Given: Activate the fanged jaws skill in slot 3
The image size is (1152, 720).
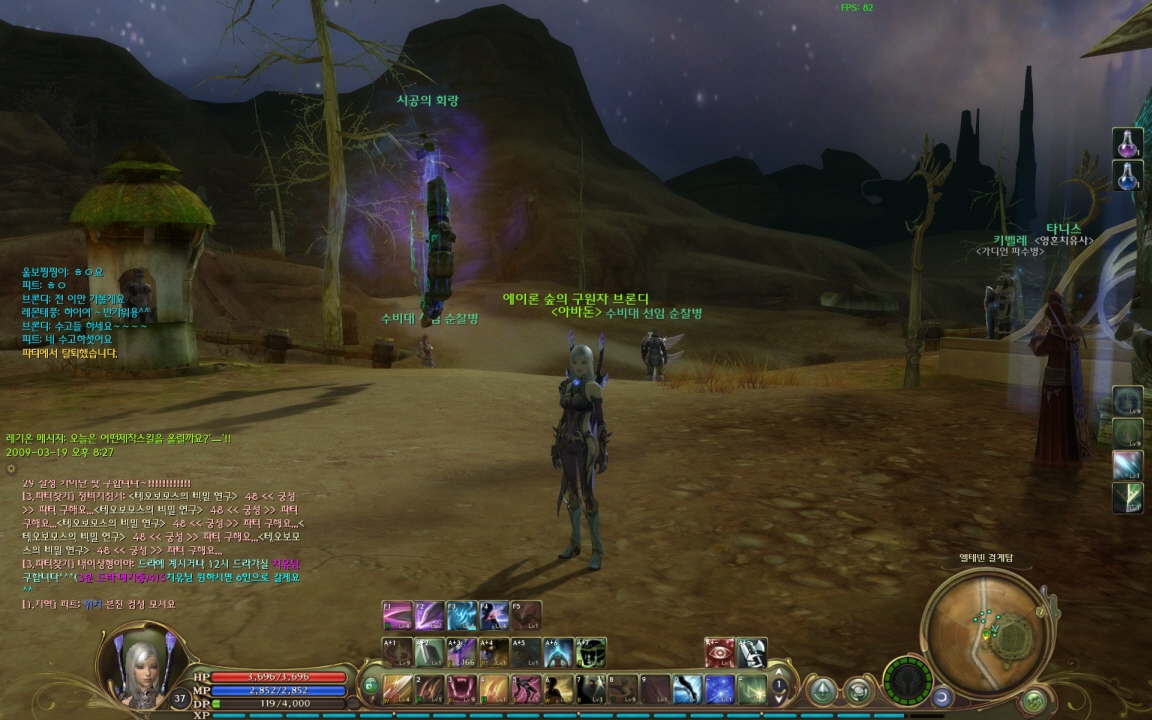Looking at the screenshot, I should tap(462, 688).
